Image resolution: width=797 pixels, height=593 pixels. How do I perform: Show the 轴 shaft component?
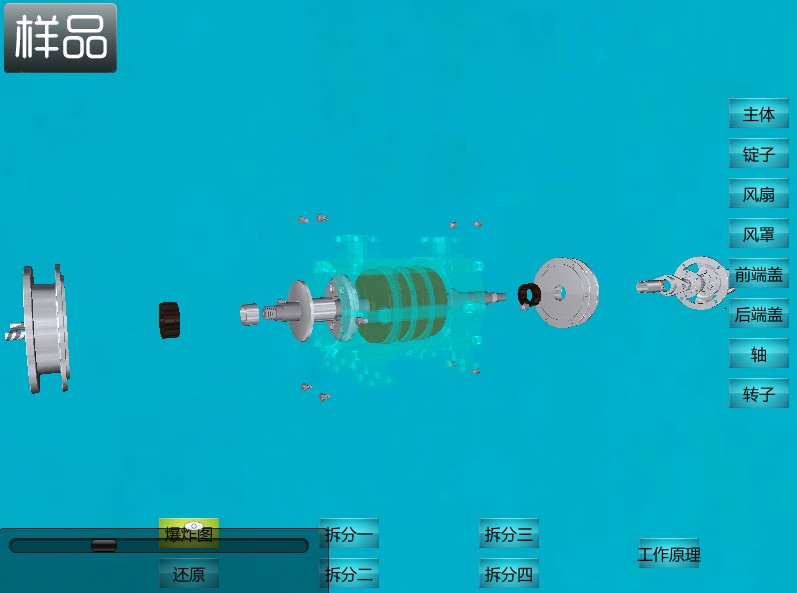tap(758, 354)
